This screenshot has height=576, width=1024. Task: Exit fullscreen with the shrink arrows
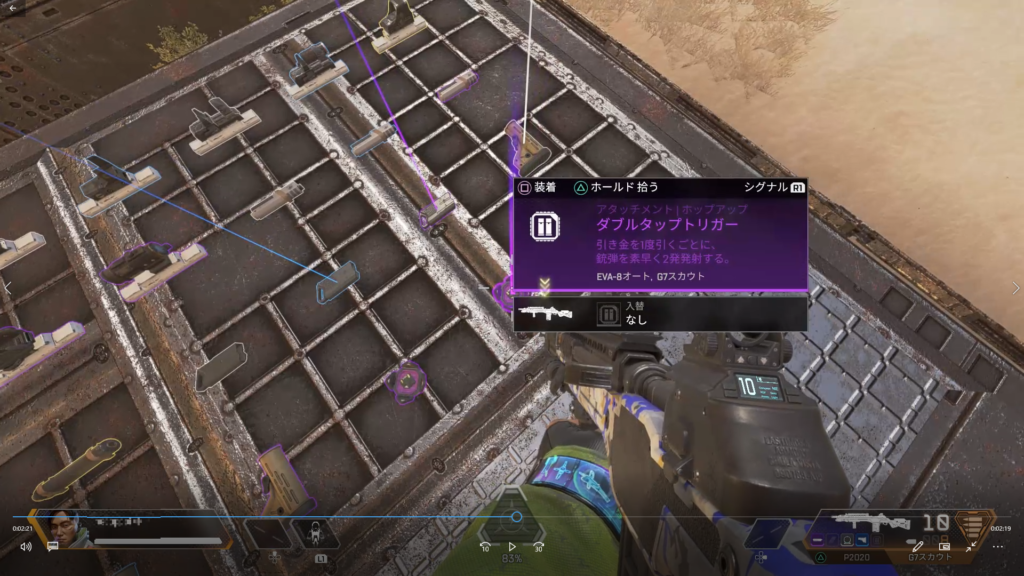coord(971,547)
